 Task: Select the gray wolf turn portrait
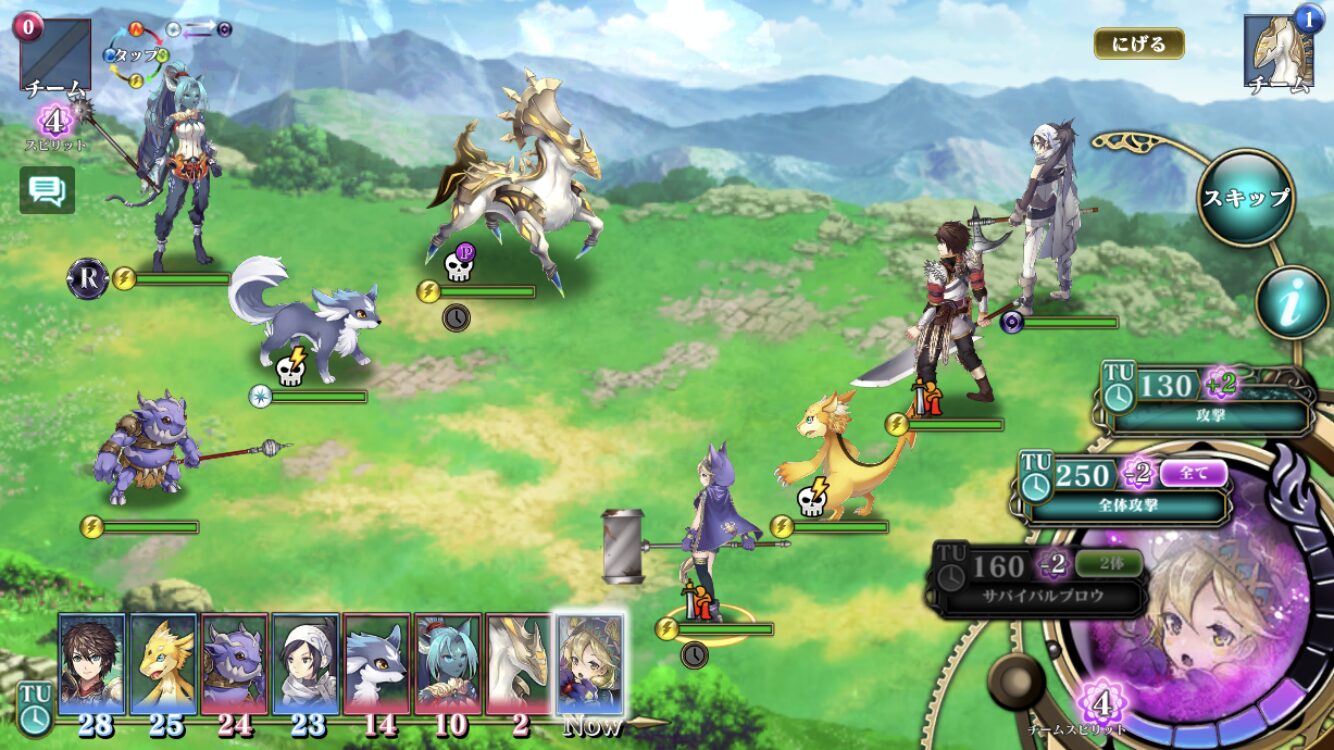pyautogui.click(x=376, y=664)
